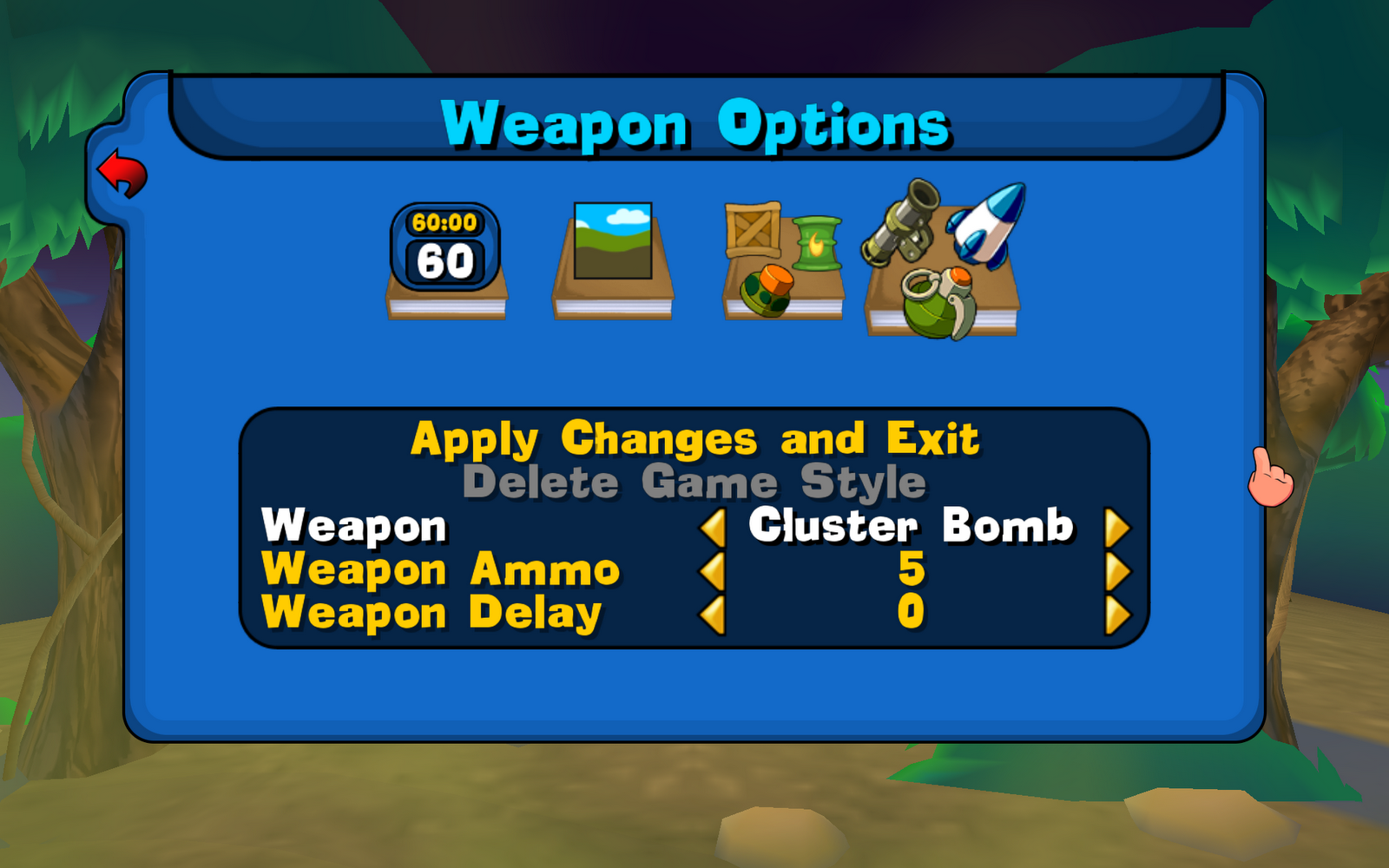The width and height of the screenshot is (1389, 868).
Task: Increase Weapon Ammo above 5
Action: (x=1120, y=570)
